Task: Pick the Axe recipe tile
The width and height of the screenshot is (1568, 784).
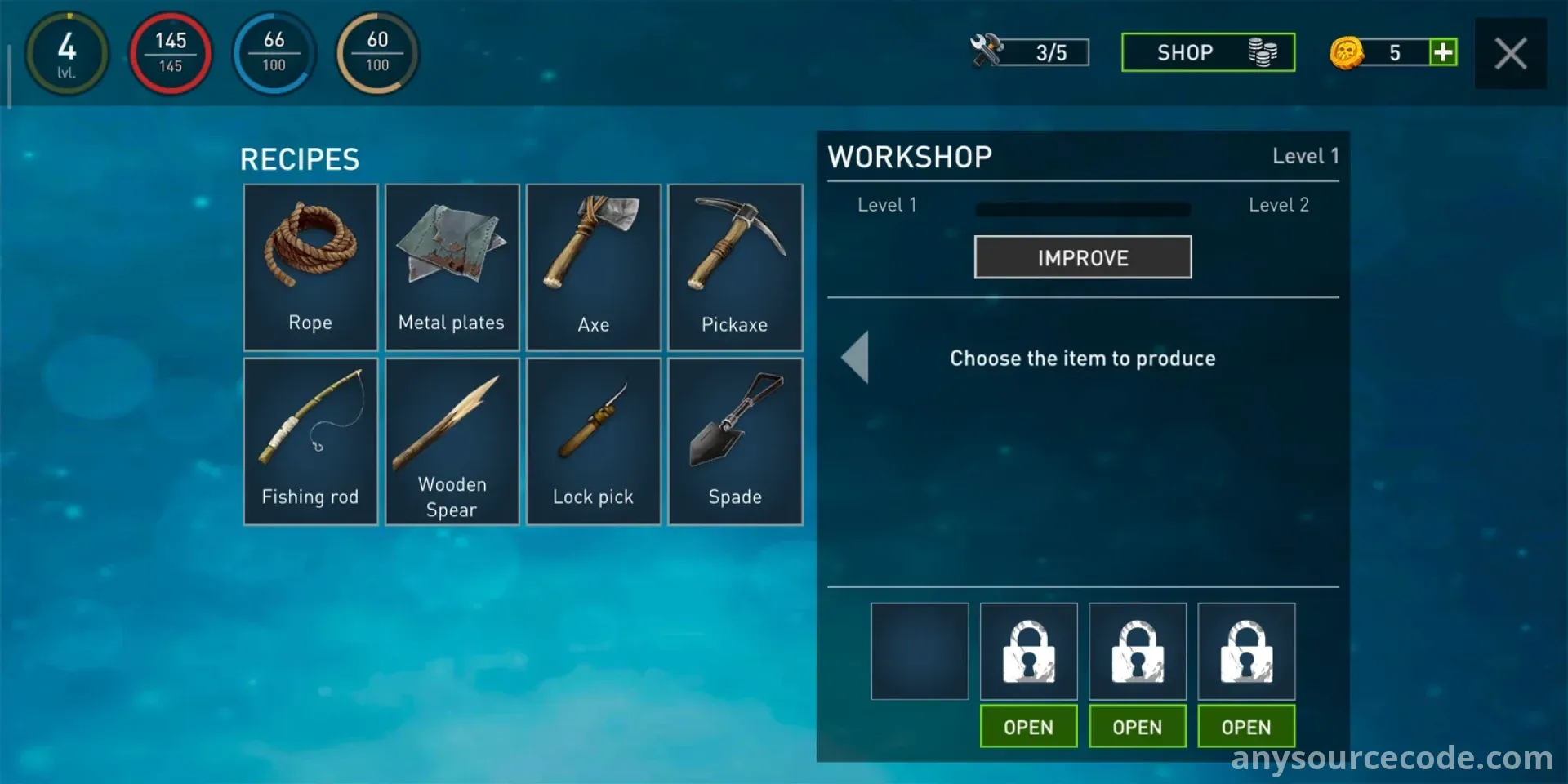Action: click(594, 267)
